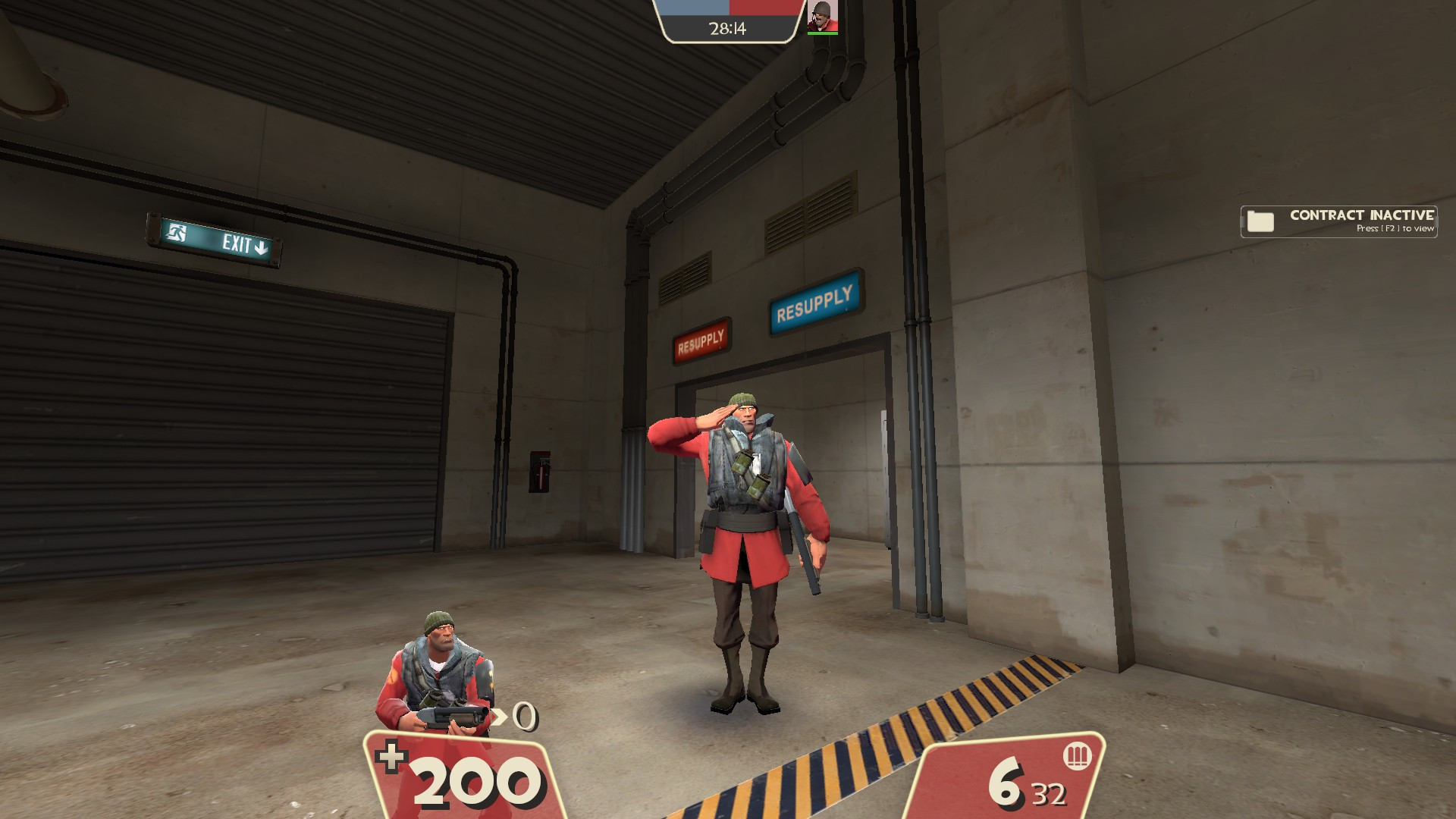Click the green health bar under the avatar
This screenshot has width=1456, height=819.
(x=823, y=33)
